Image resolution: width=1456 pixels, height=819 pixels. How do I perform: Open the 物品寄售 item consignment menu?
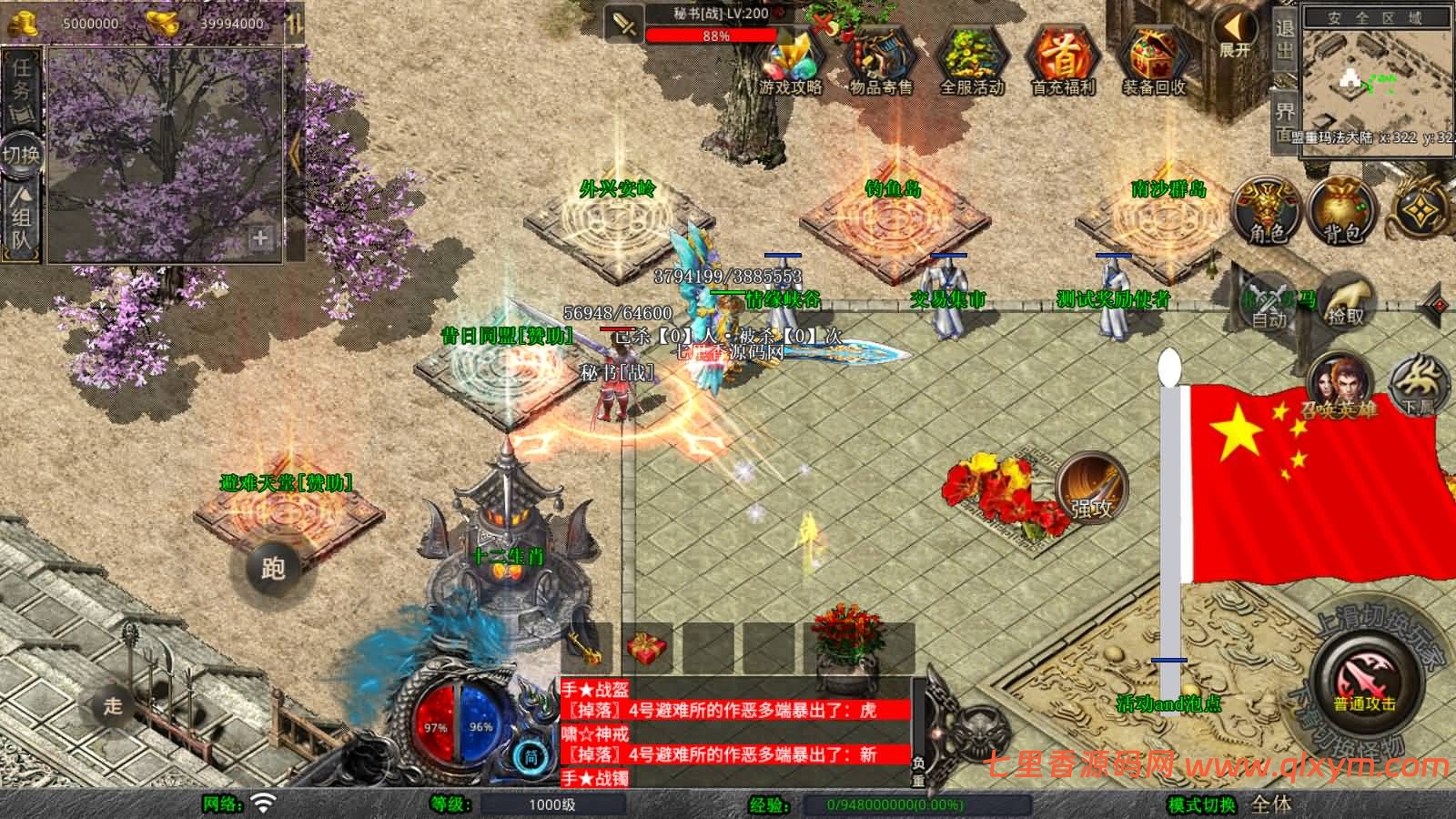(880, 60)
